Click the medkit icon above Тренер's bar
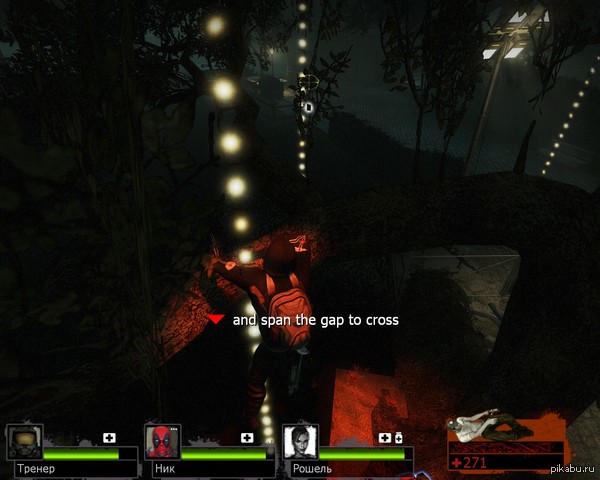The width and height of the screenshot is (600, 480). 109,438
